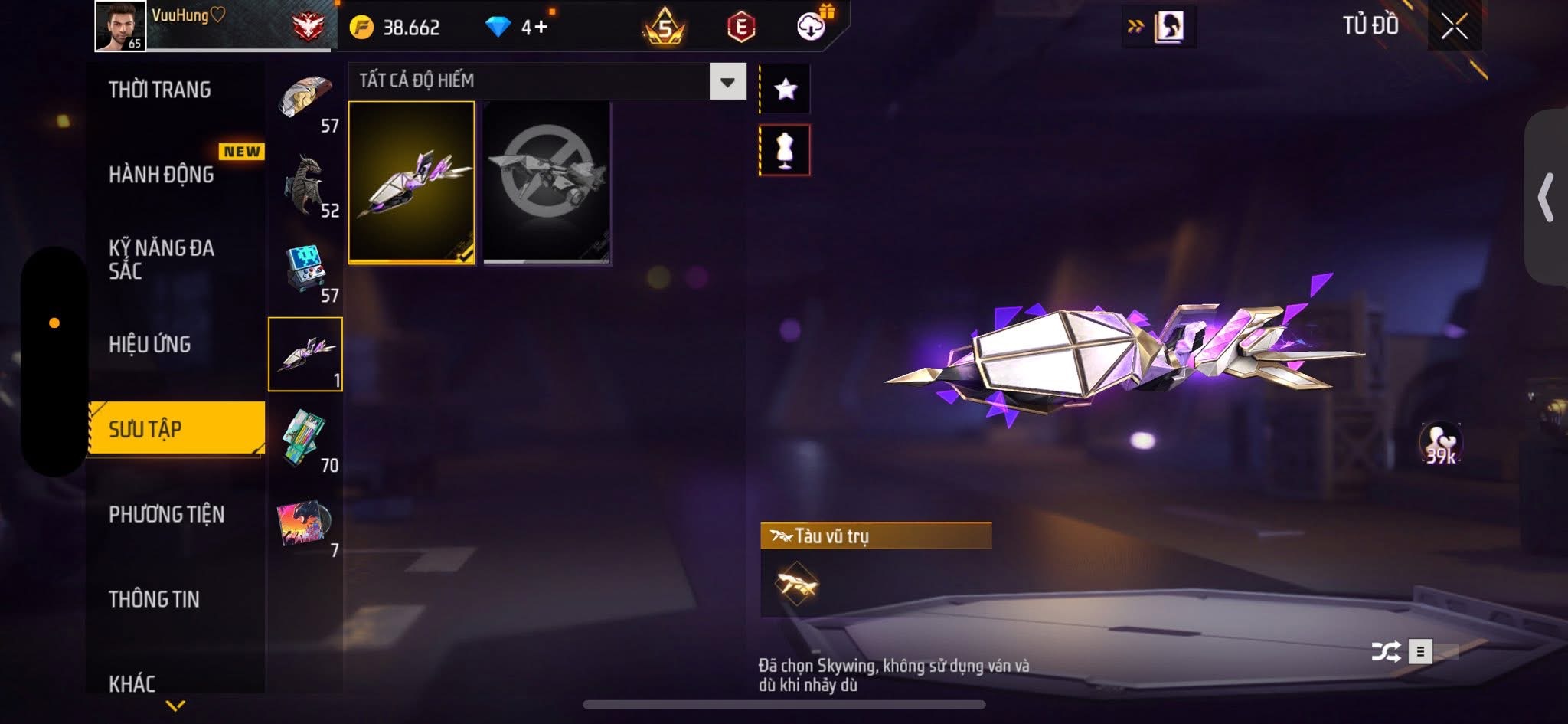This screenshot has width=1568, height=724.
Task: Click the mannequin preview button
Action: click(785, 150)
